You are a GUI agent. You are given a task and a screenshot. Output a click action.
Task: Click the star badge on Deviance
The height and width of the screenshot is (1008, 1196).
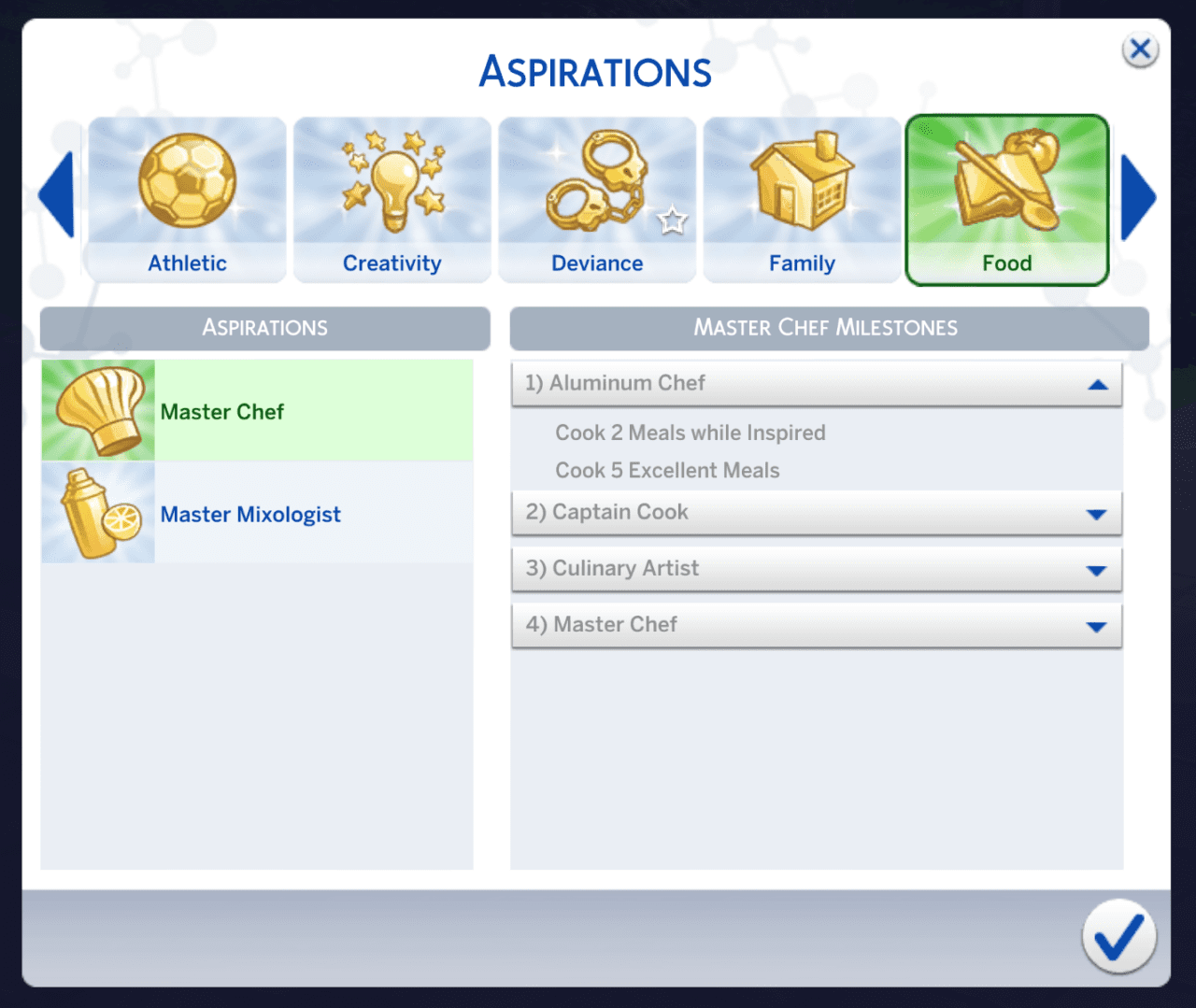click(x=673, y=221)
